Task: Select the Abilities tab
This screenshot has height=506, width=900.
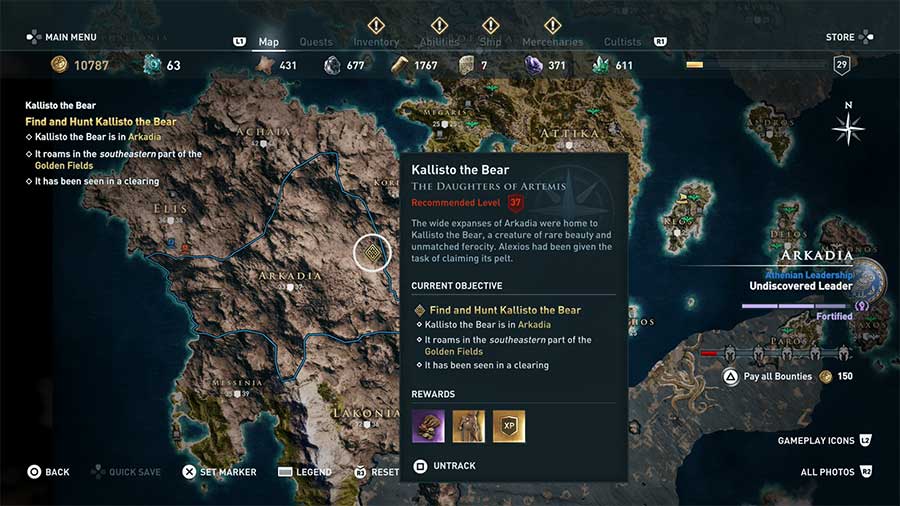Action: (439, 42)
